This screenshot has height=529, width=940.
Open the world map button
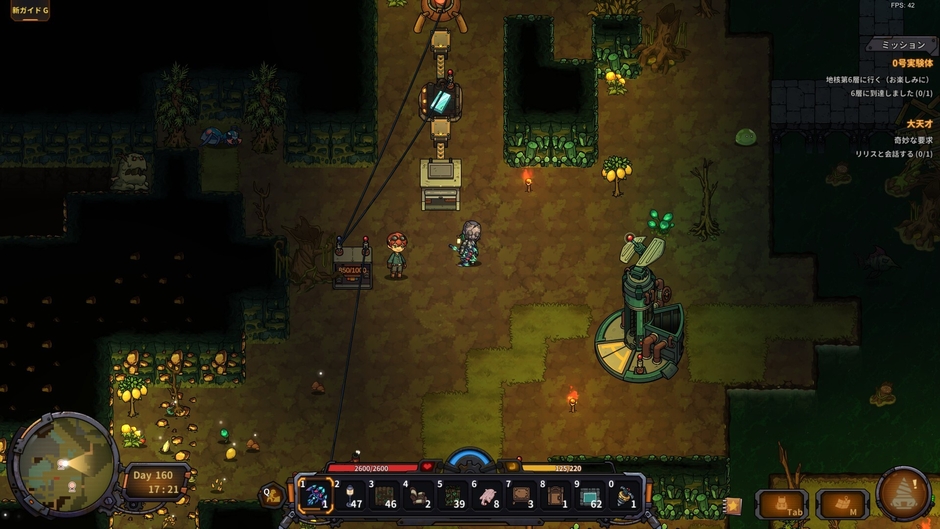[x=842, y=504]
